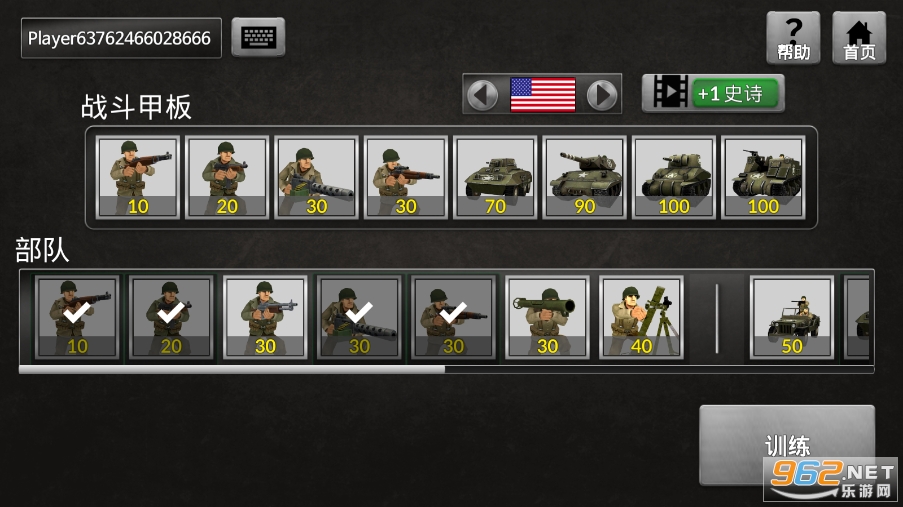Image resolution: width=903 pixels, height=507 pixels.
Task: Select the 90-cost tank deck card
Action: pos(585,177)
